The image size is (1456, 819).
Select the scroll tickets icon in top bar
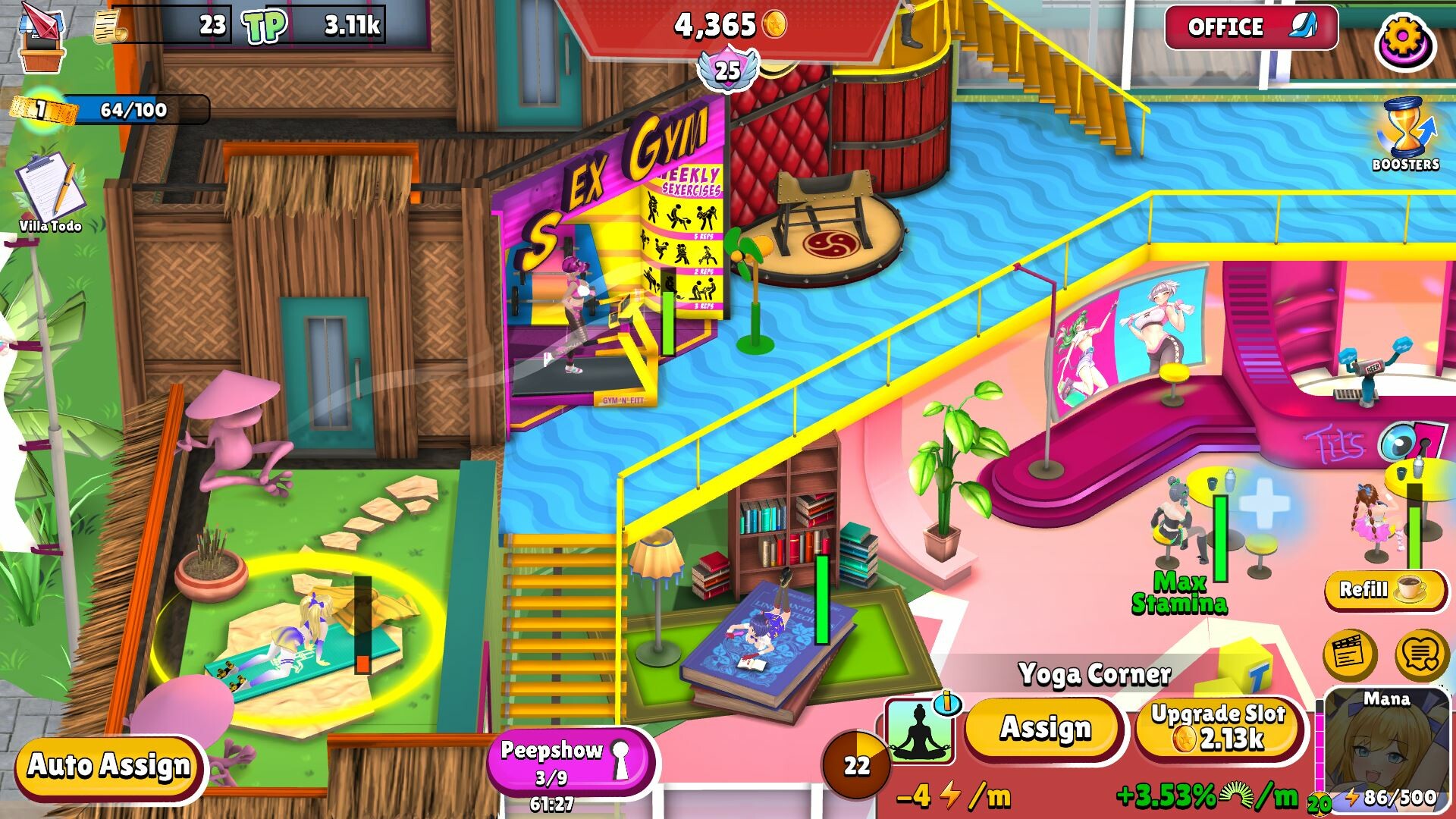click(x=110, y=27)
